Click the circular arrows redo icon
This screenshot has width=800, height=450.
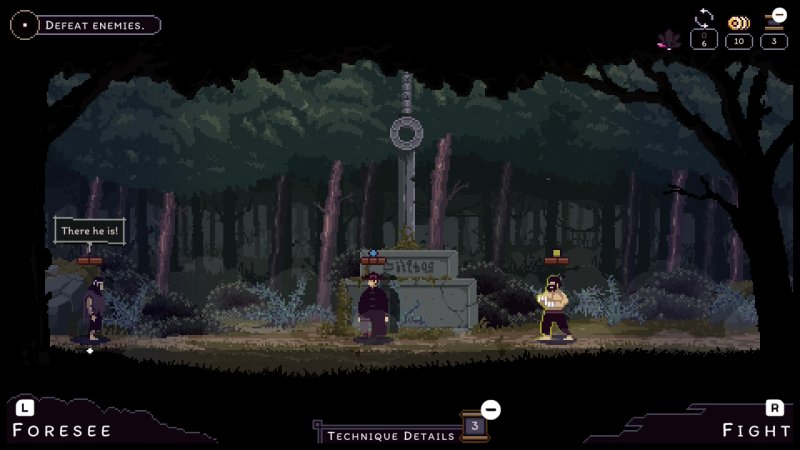[x=704, y=19]
